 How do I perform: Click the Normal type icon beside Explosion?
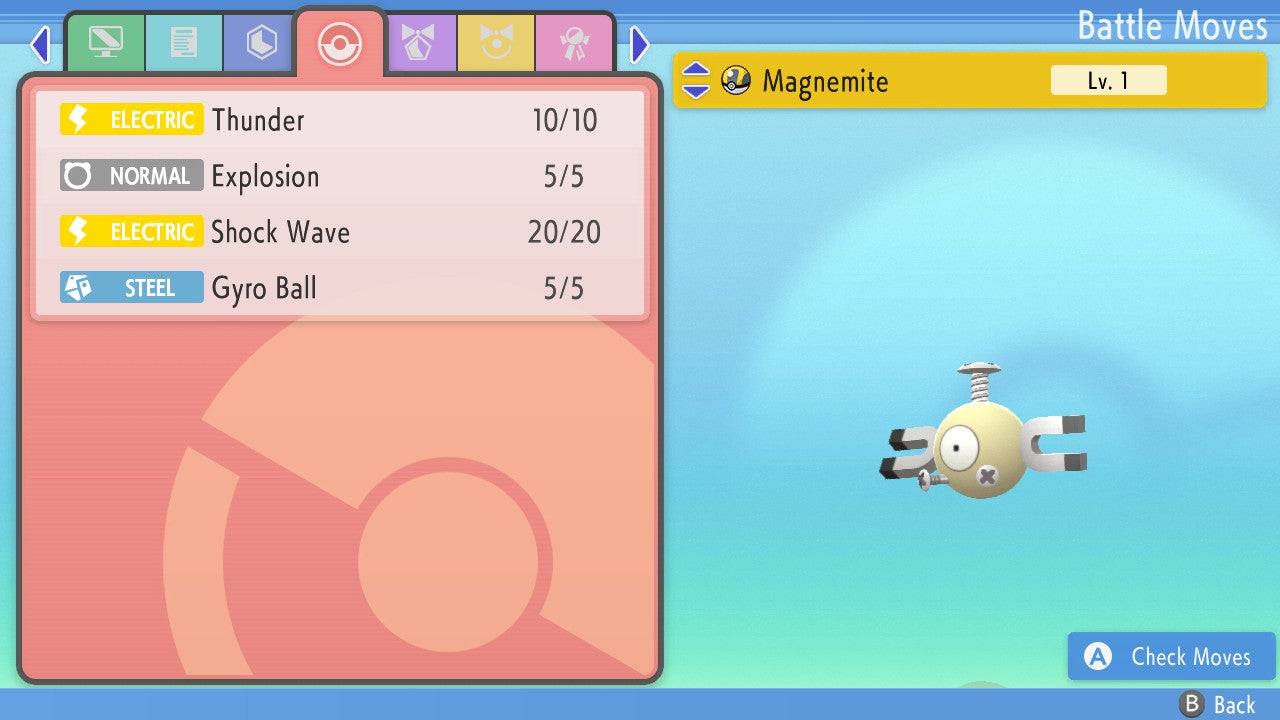(x=131, y=175)
